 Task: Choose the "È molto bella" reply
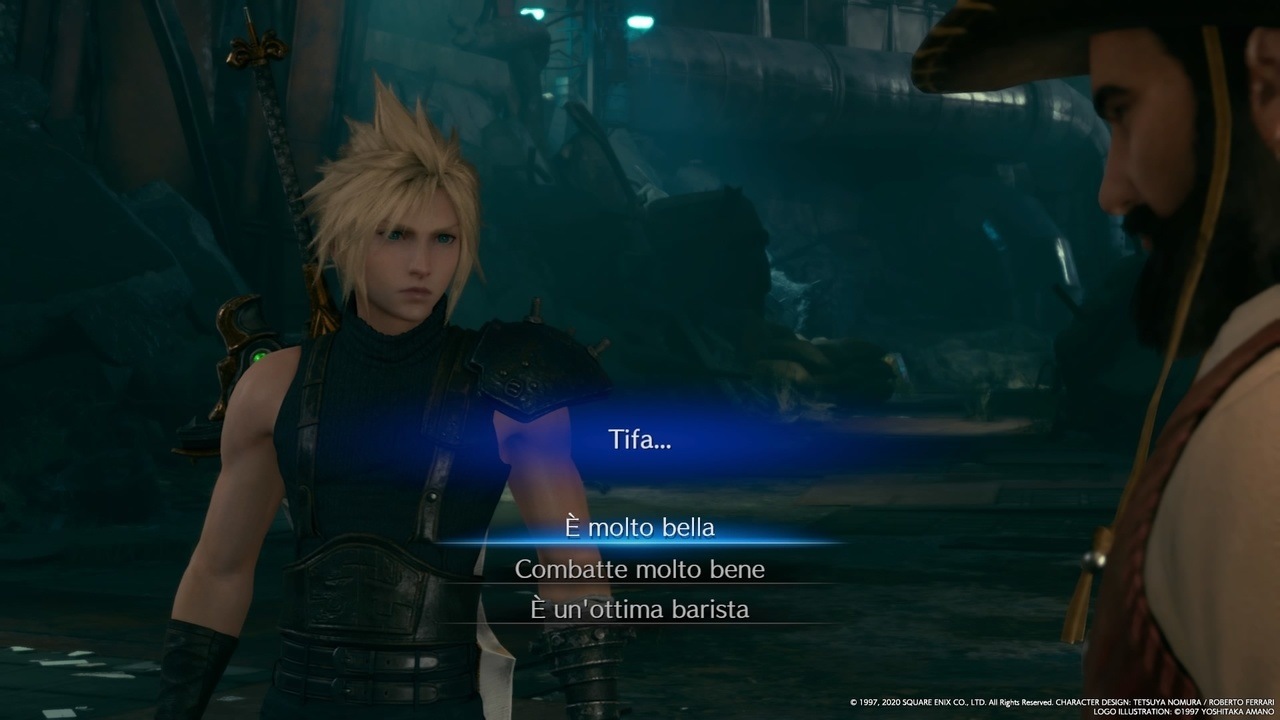point(639,528)
